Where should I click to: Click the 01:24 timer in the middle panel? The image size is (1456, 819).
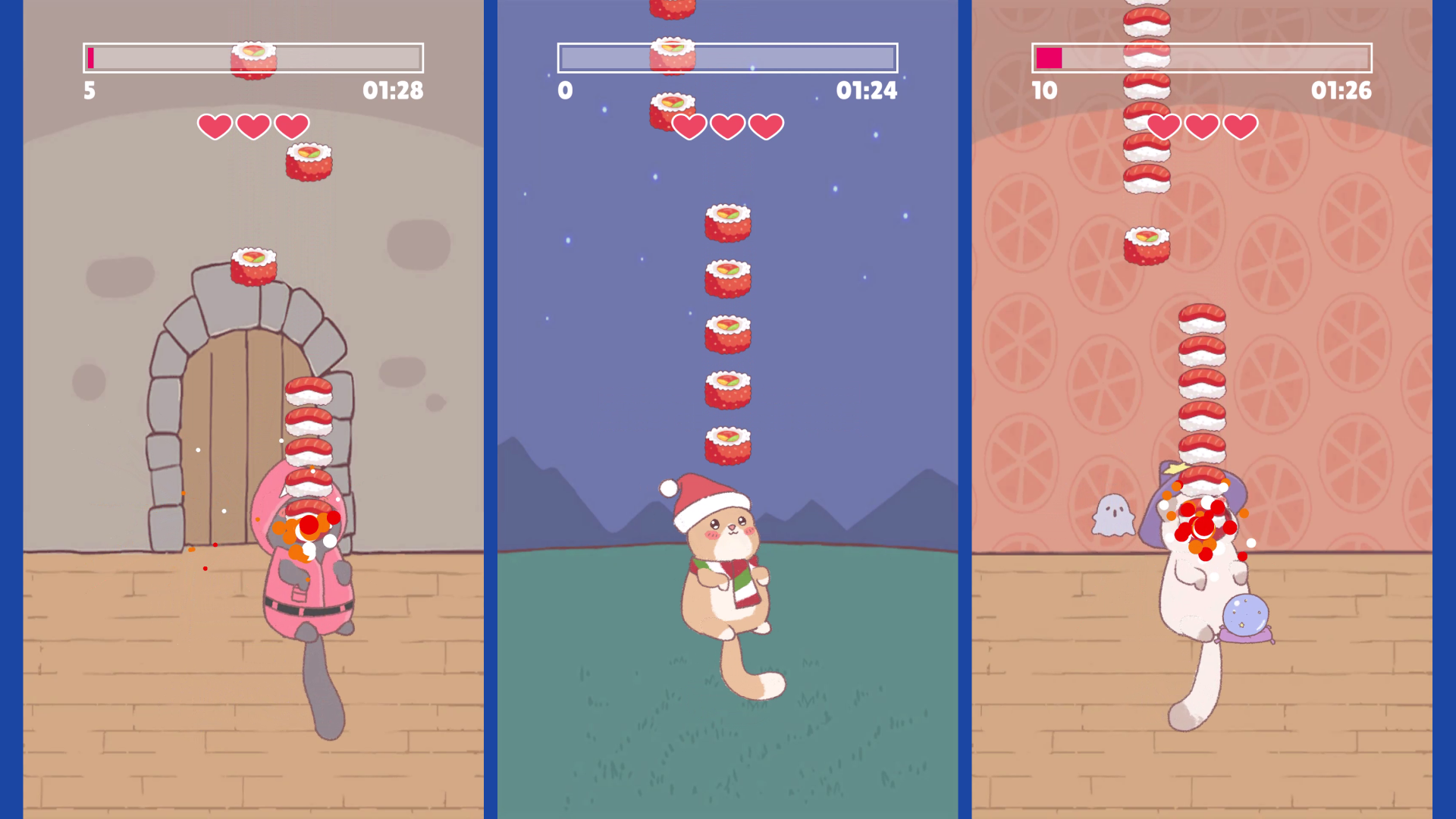[x=867, y=91]
